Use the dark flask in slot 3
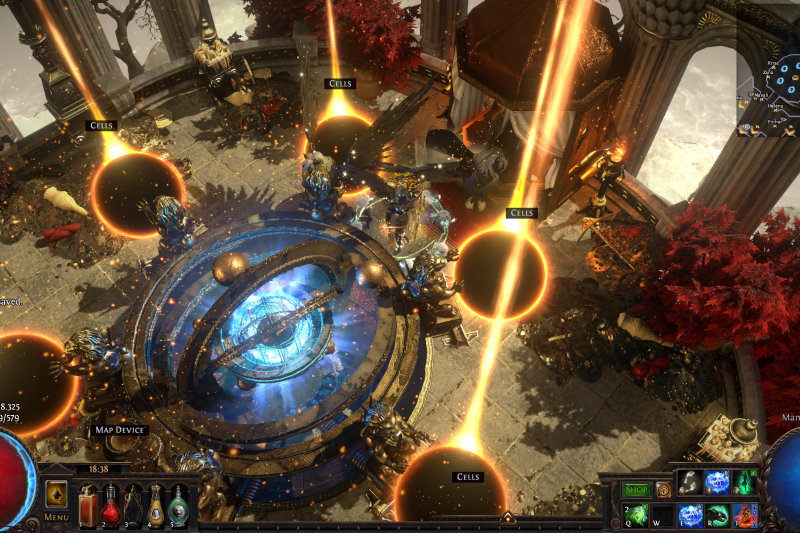This screenshot has width=800, height=533. pyautogui.click(x=133, y=505)
